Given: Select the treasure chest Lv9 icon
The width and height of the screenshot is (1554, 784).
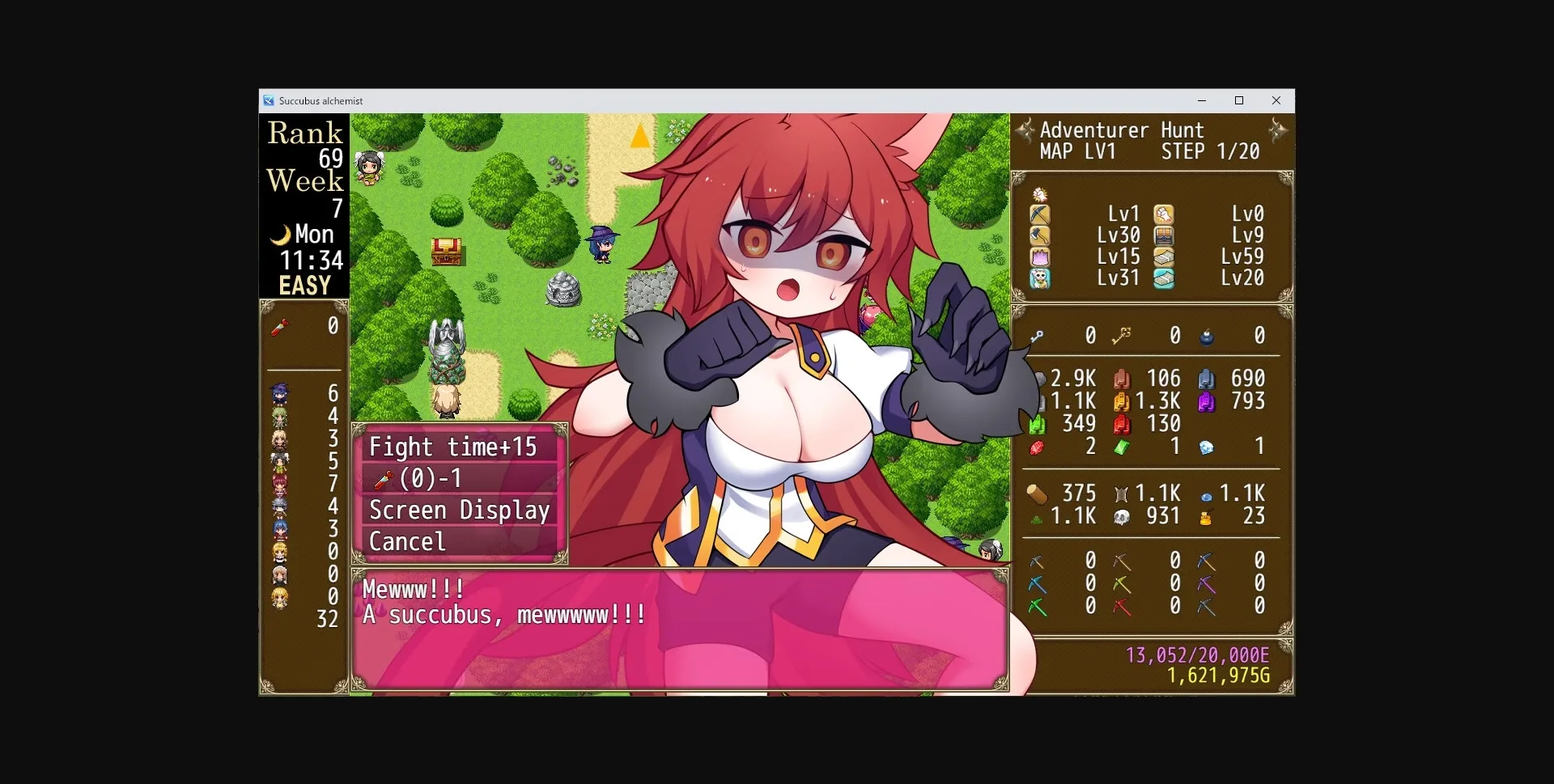Looking at the screenshot, I should coord(1163,235).
